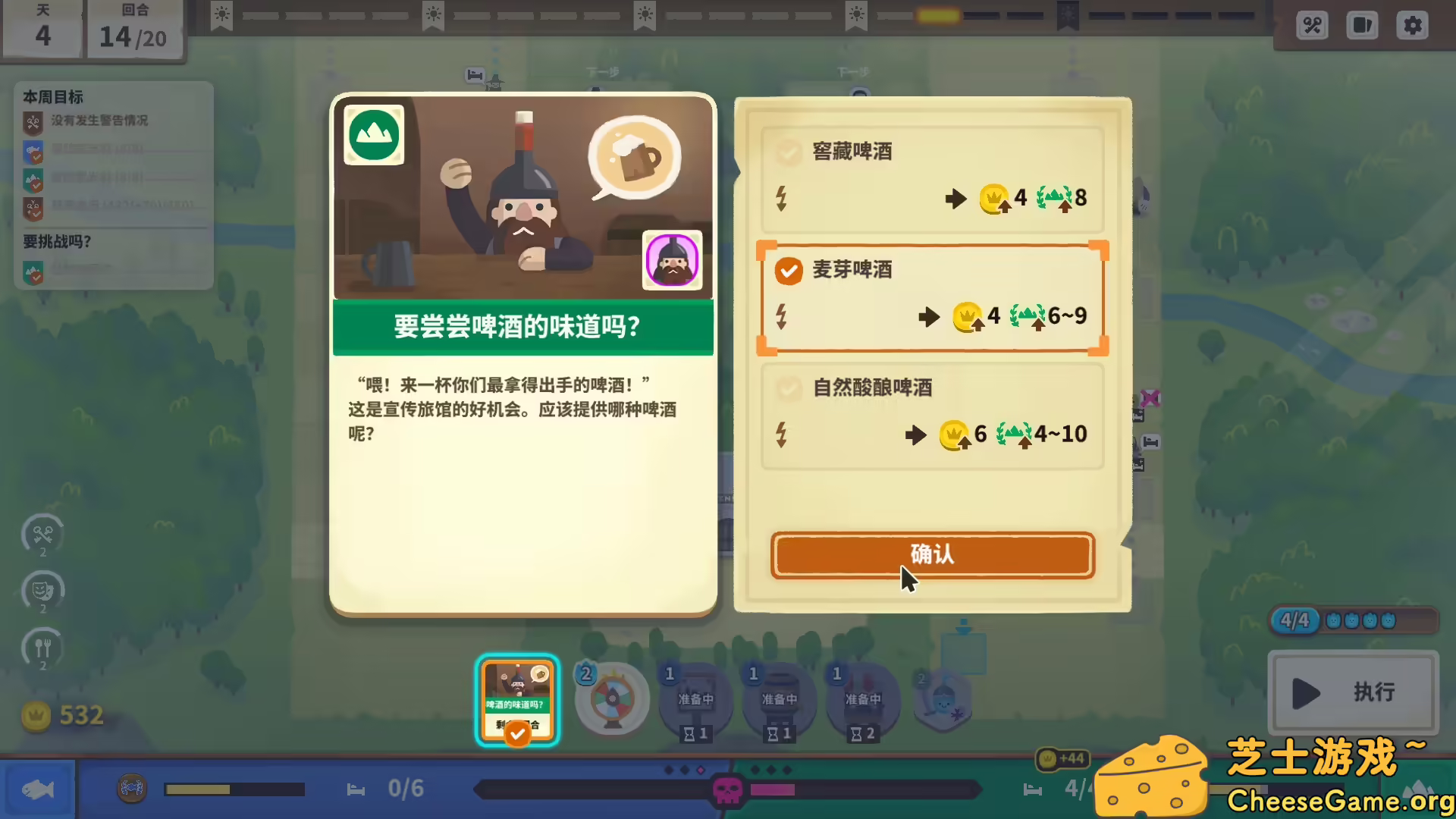Check the 自然酸酿啤酒 beer option
Viewport: 1456px width, 819px height.
(789, 388)
